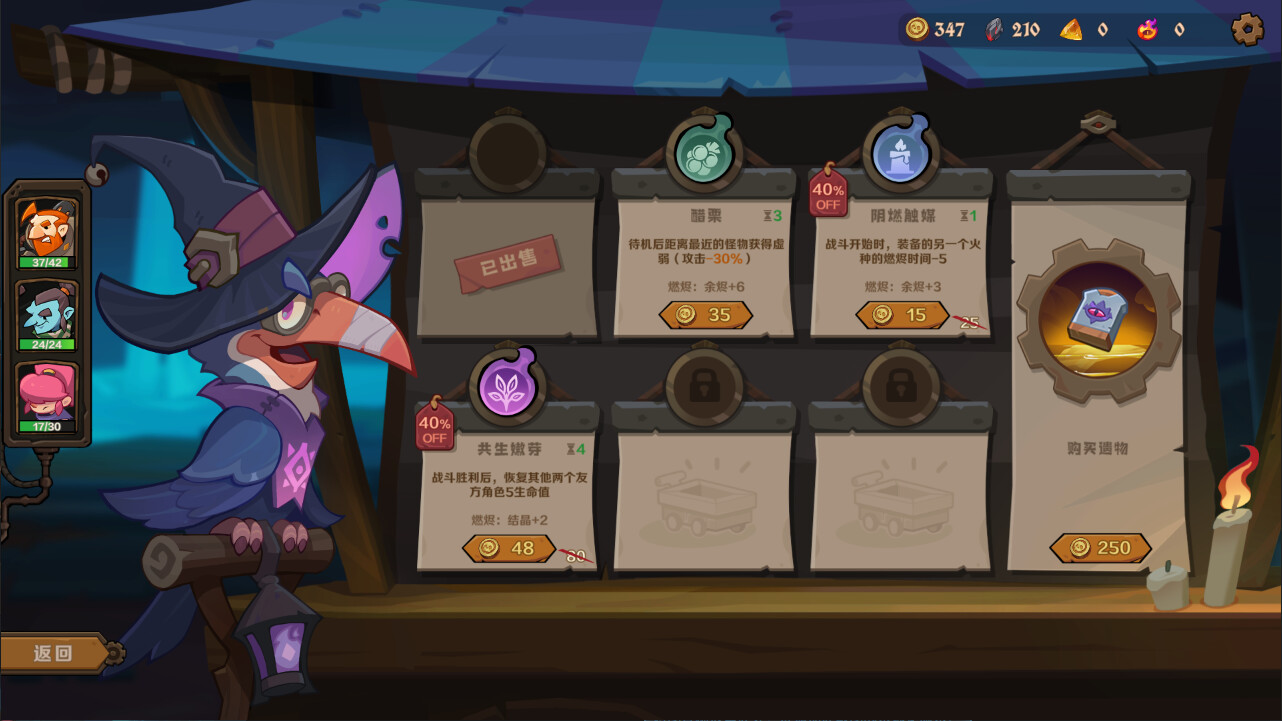Click the gold coin currency icon showing 347
Viewport: 1282px width, 721px height.
pyautogui.click(x=918, y=29)
